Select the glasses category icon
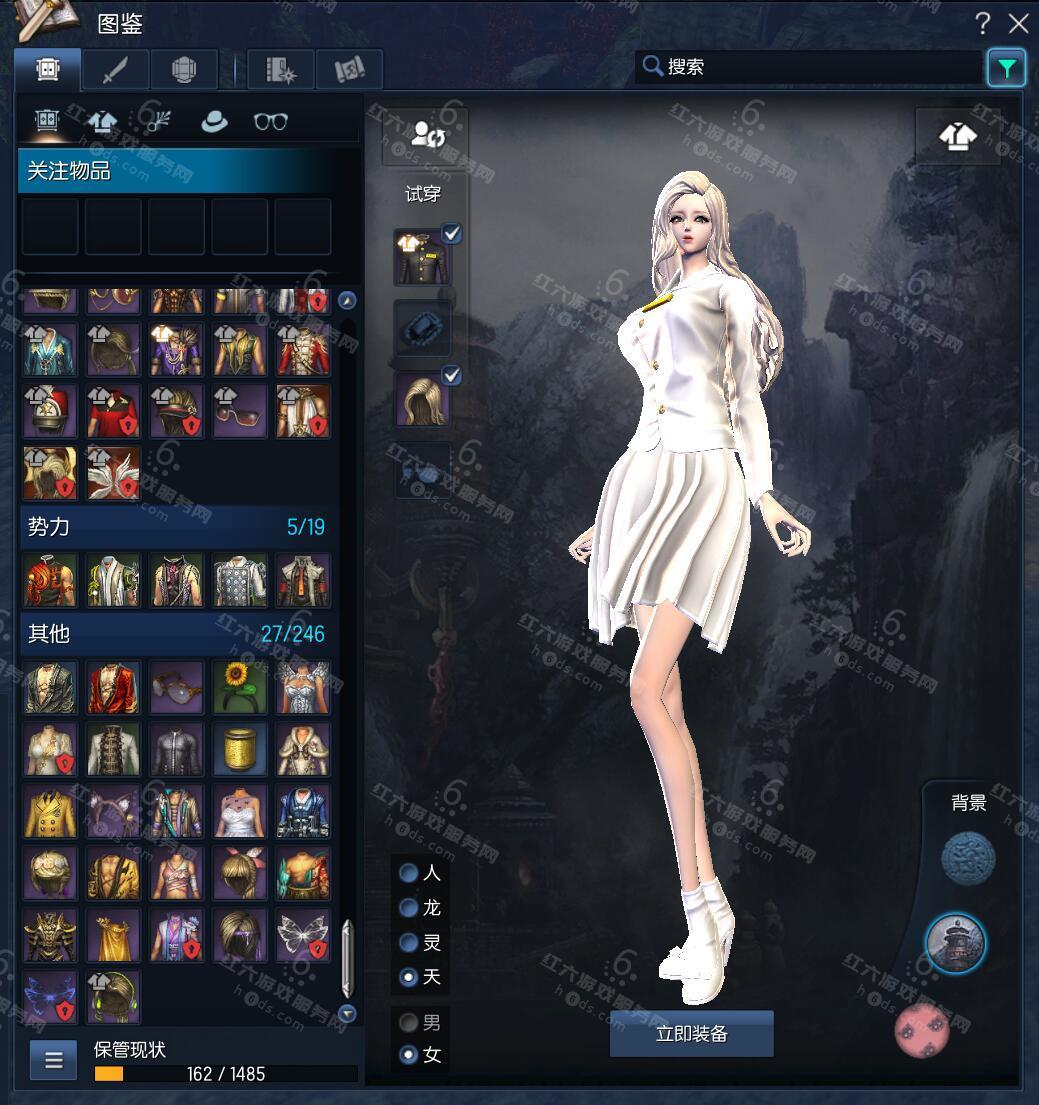The image size is (1039, 1105). (x=270, y=121)
